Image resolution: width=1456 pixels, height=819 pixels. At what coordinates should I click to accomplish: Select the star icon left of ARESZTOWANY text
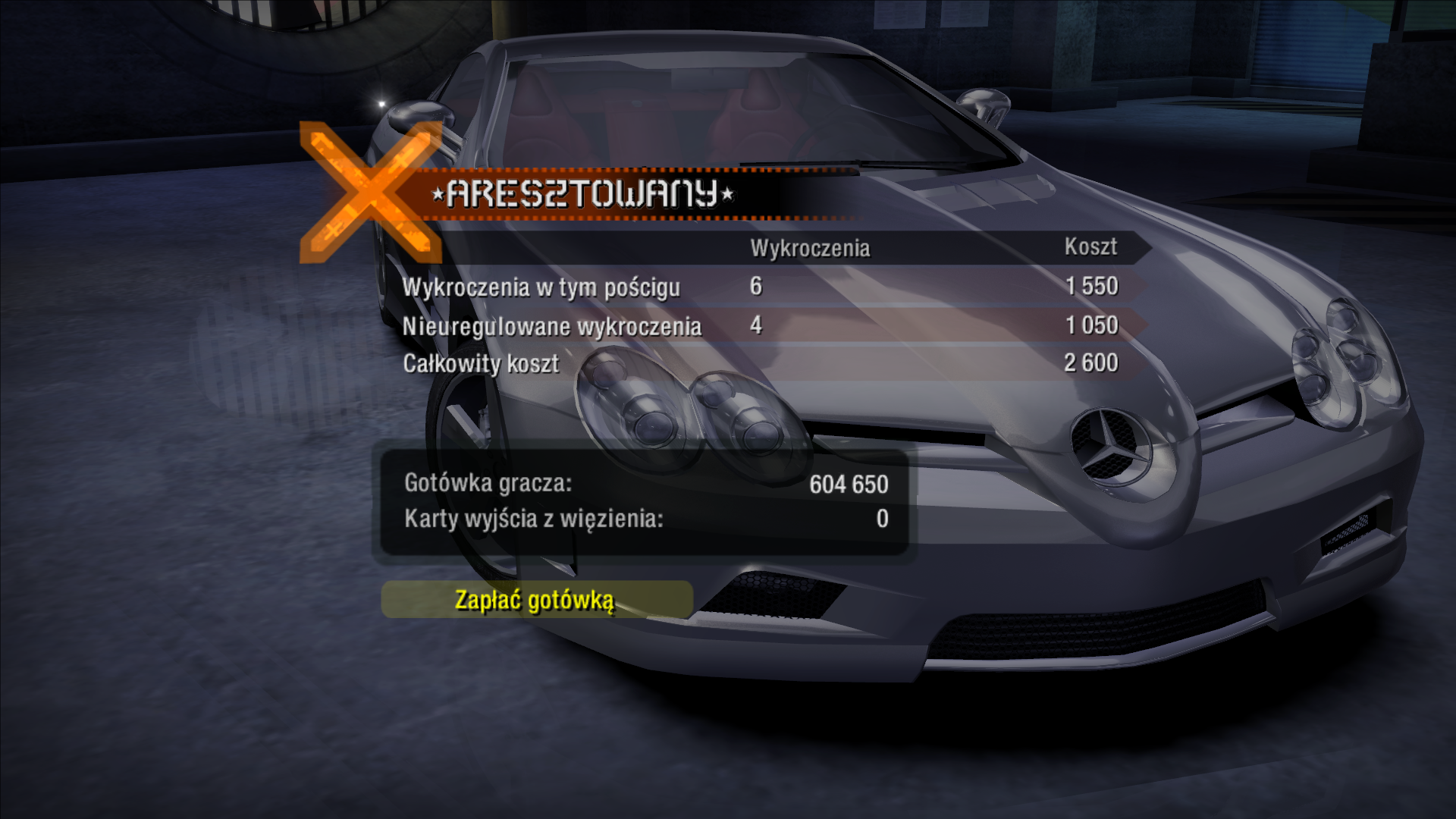(x=438, y=196)
